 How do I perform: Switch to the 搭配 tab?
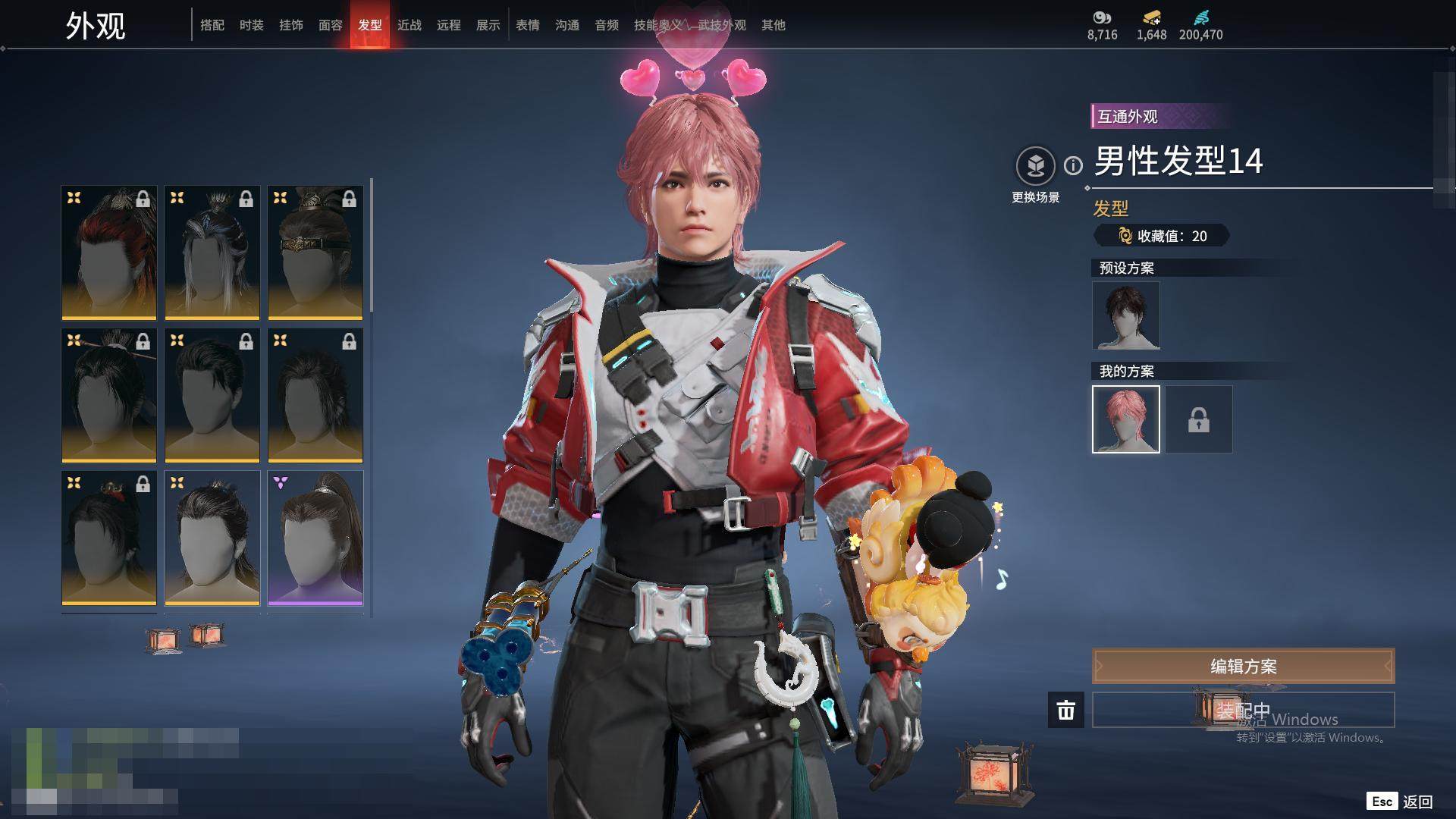click(212, 25)
